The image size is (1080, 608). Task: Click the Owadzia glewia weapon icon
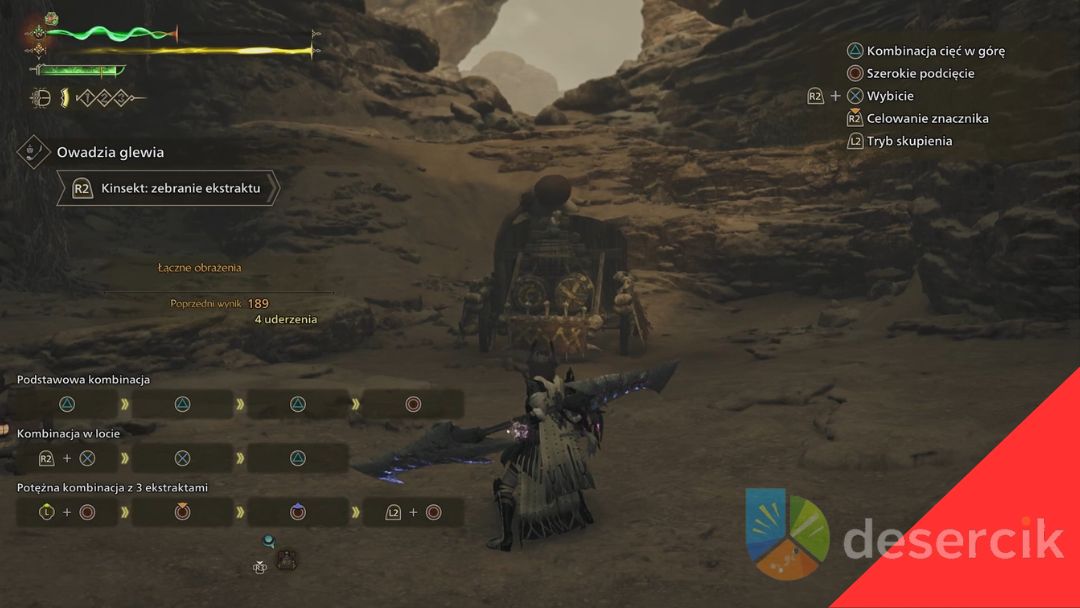[33, 152]
